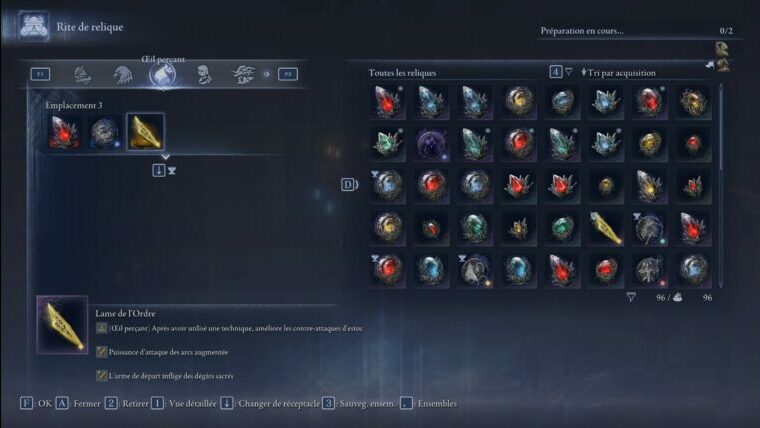Choose the purple orb relic in the grid
This screenshot has height=428, width=760.
click(431, 143)
